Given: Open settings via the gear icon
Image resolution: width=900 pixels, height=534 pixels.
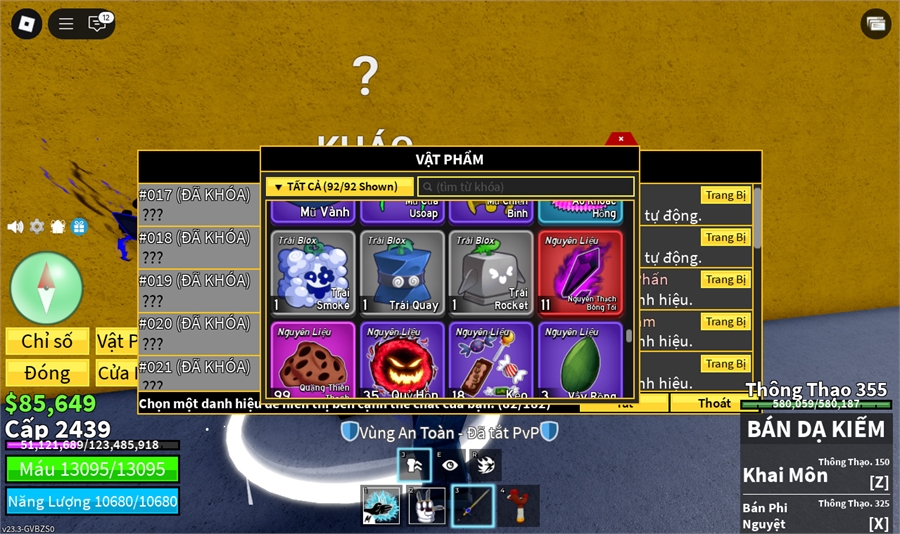Looking at the screenshot, I should point(37,227).
